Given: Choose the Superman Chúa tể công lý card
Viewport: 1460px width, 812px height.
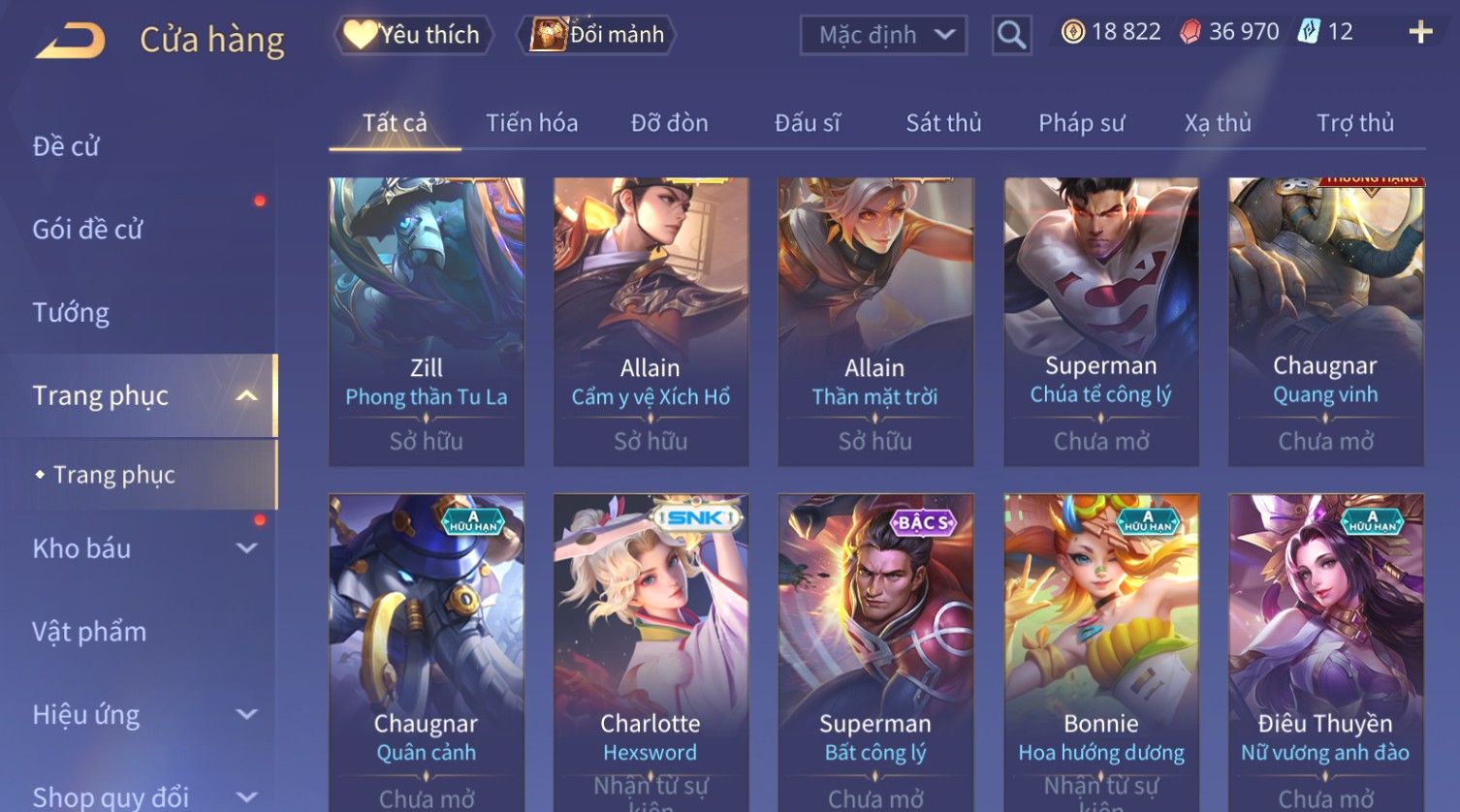Looking at the screenshot, I should coord(1100,320).
